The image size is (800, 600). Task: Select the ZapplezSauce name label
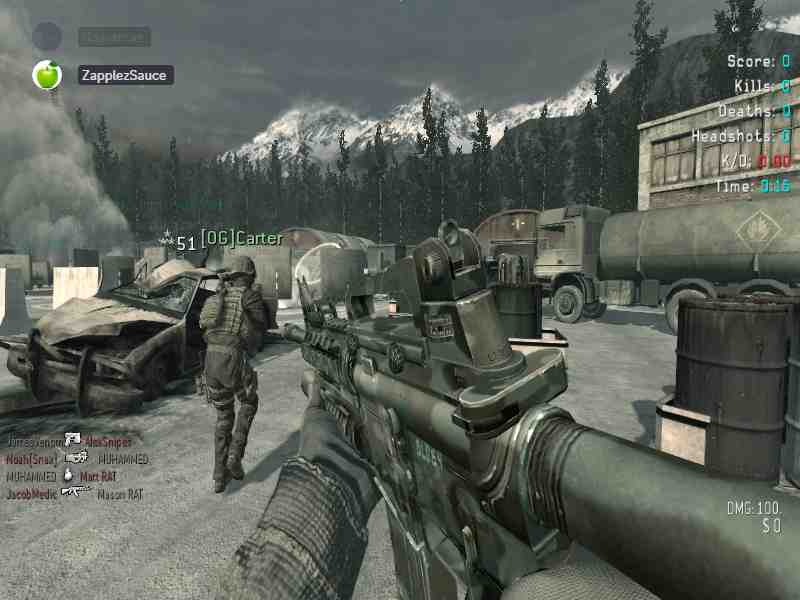pos(126,75)
